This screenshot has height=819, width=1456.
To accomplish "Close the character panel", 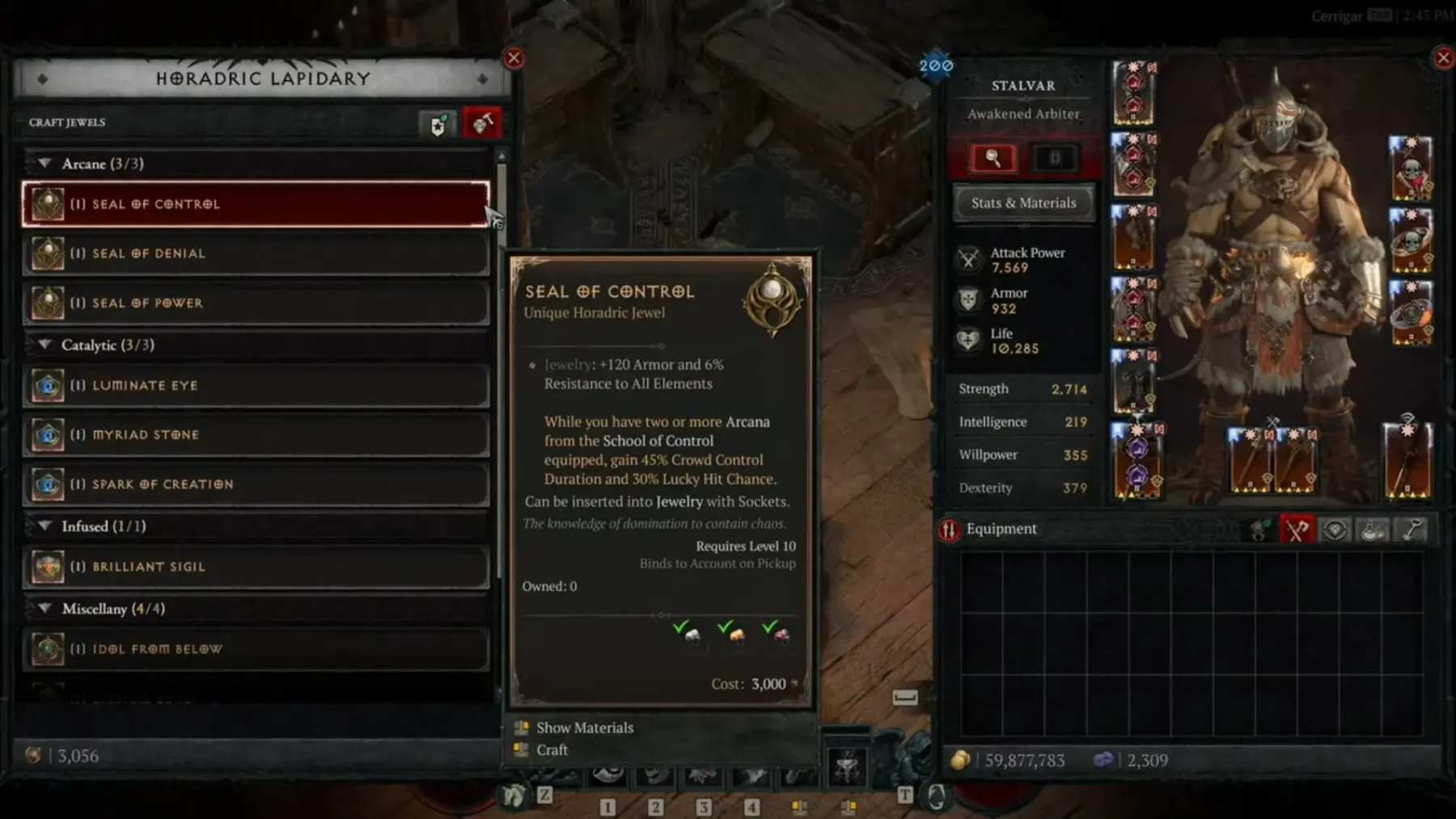I will pos(1443,58).
